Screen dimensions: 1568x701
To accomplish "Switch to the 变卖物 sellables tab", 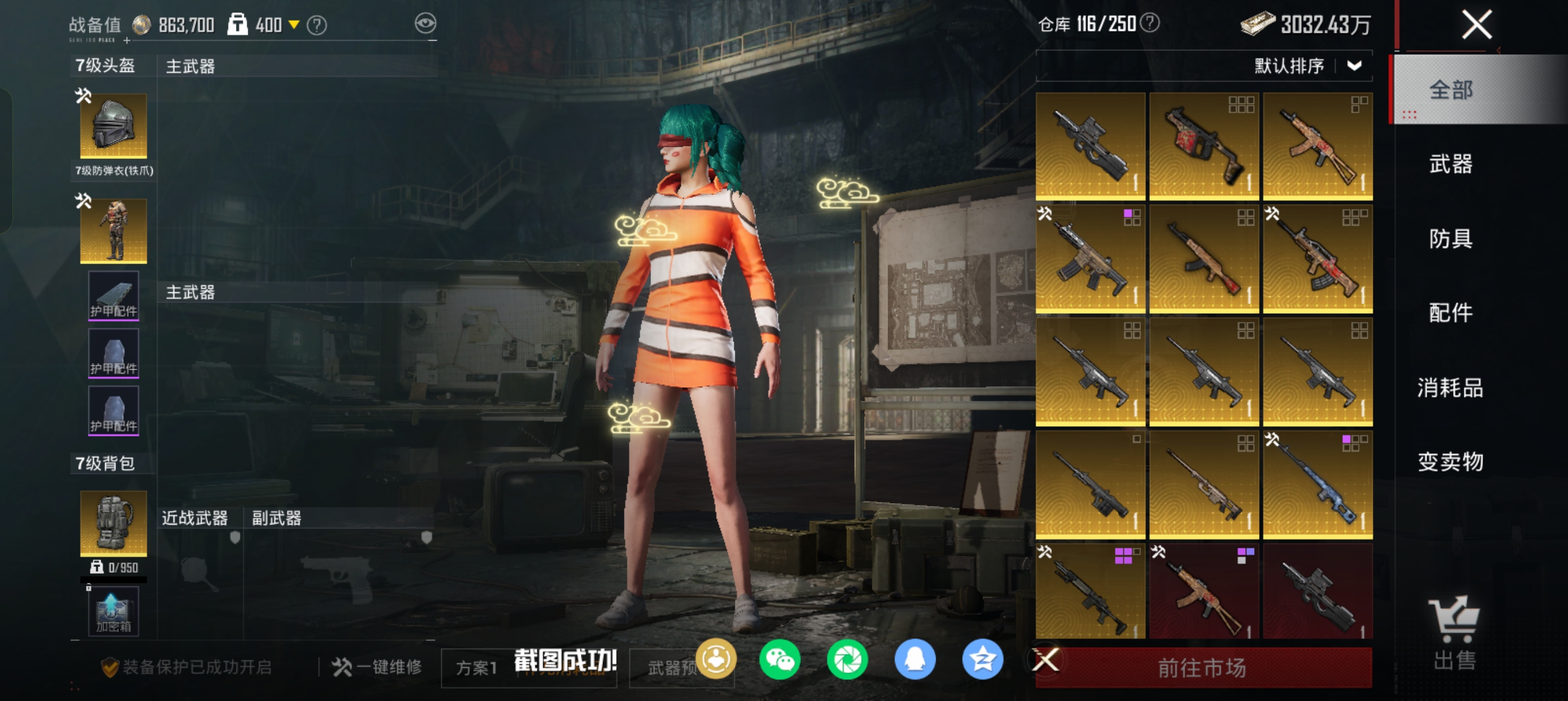I will [x=1450, y=462].
